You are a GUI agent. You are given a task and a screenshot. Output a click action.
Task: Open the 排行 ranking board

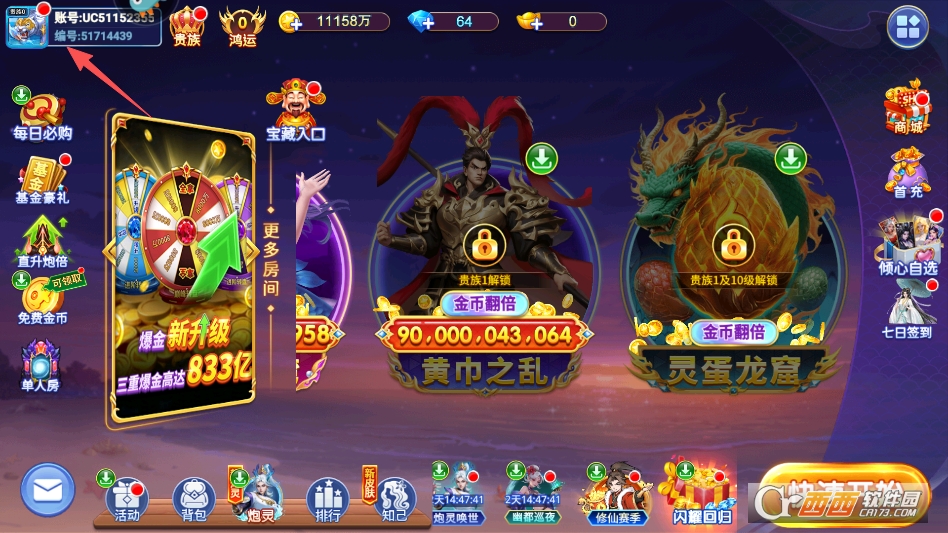(x=327, y=498)
